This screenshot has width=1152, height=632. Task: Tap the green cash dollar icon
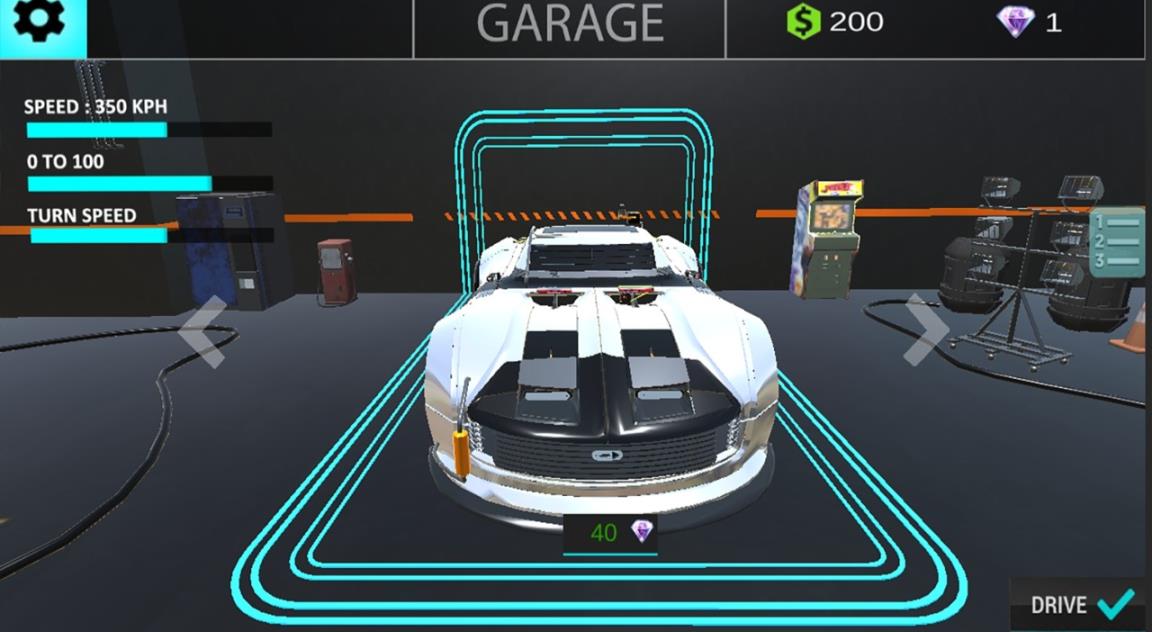(803, 22)
